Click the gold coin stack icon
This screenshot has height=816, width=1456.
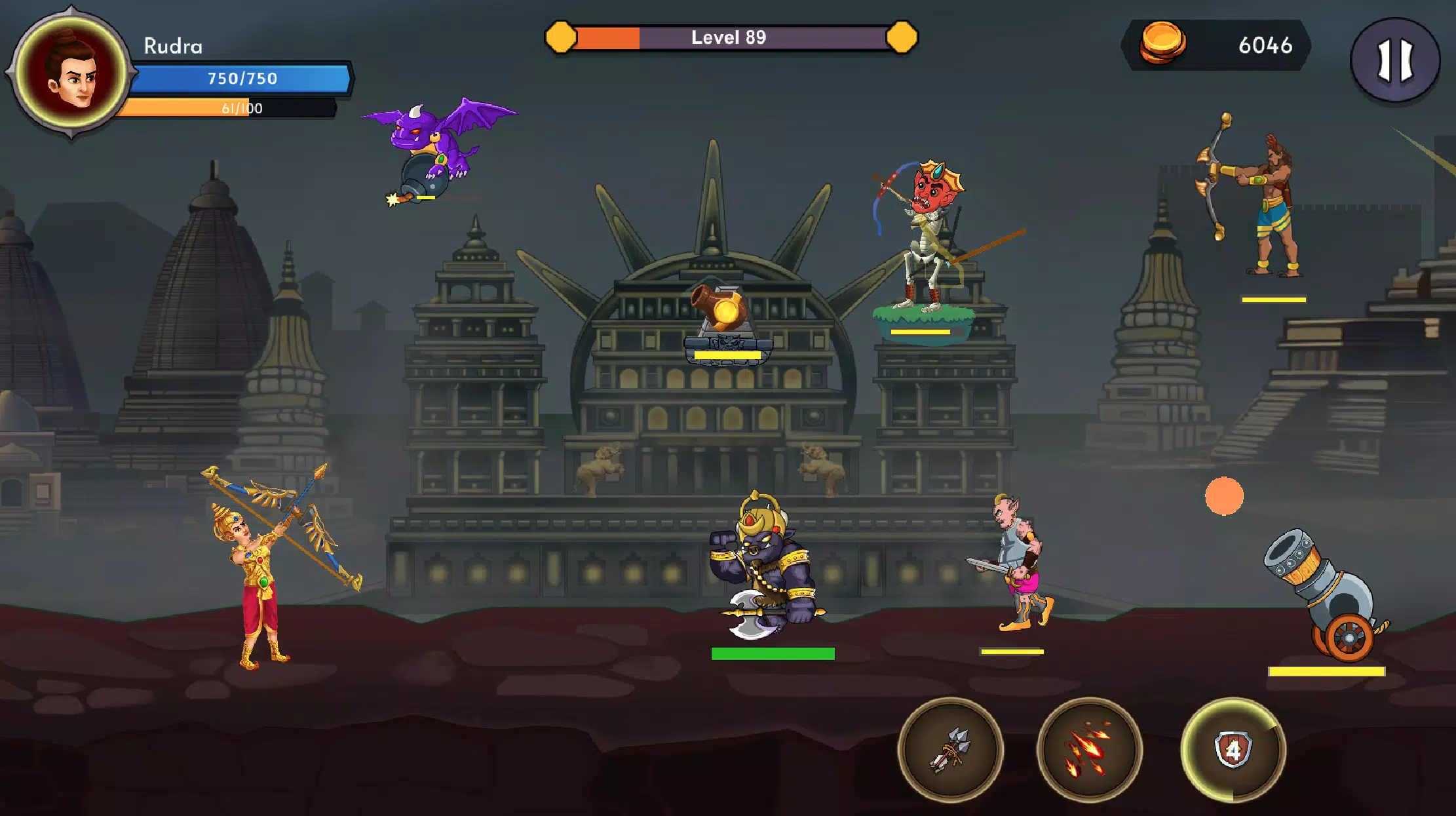click(1162, 43)
